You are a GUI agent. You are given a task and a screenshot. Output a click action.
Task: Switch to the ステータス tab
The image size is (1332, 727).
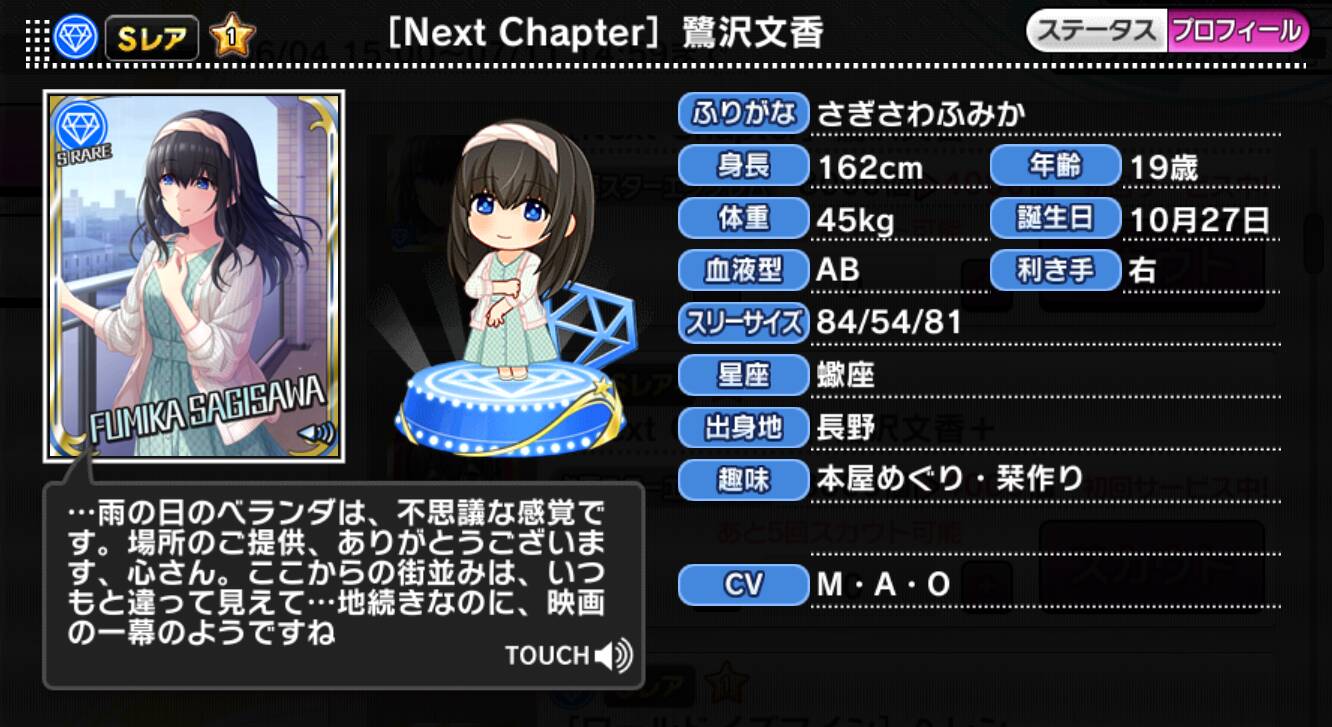pos(1097,31)
